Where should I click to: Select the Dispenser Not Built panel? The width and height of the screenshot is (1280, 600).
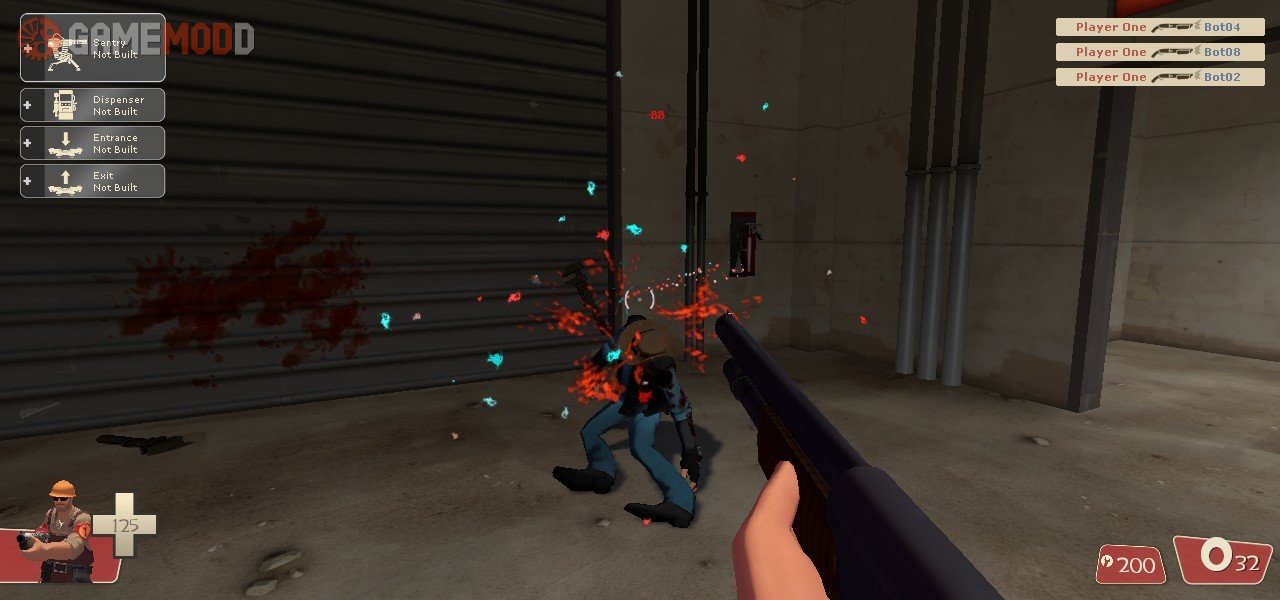click(93, 105)
